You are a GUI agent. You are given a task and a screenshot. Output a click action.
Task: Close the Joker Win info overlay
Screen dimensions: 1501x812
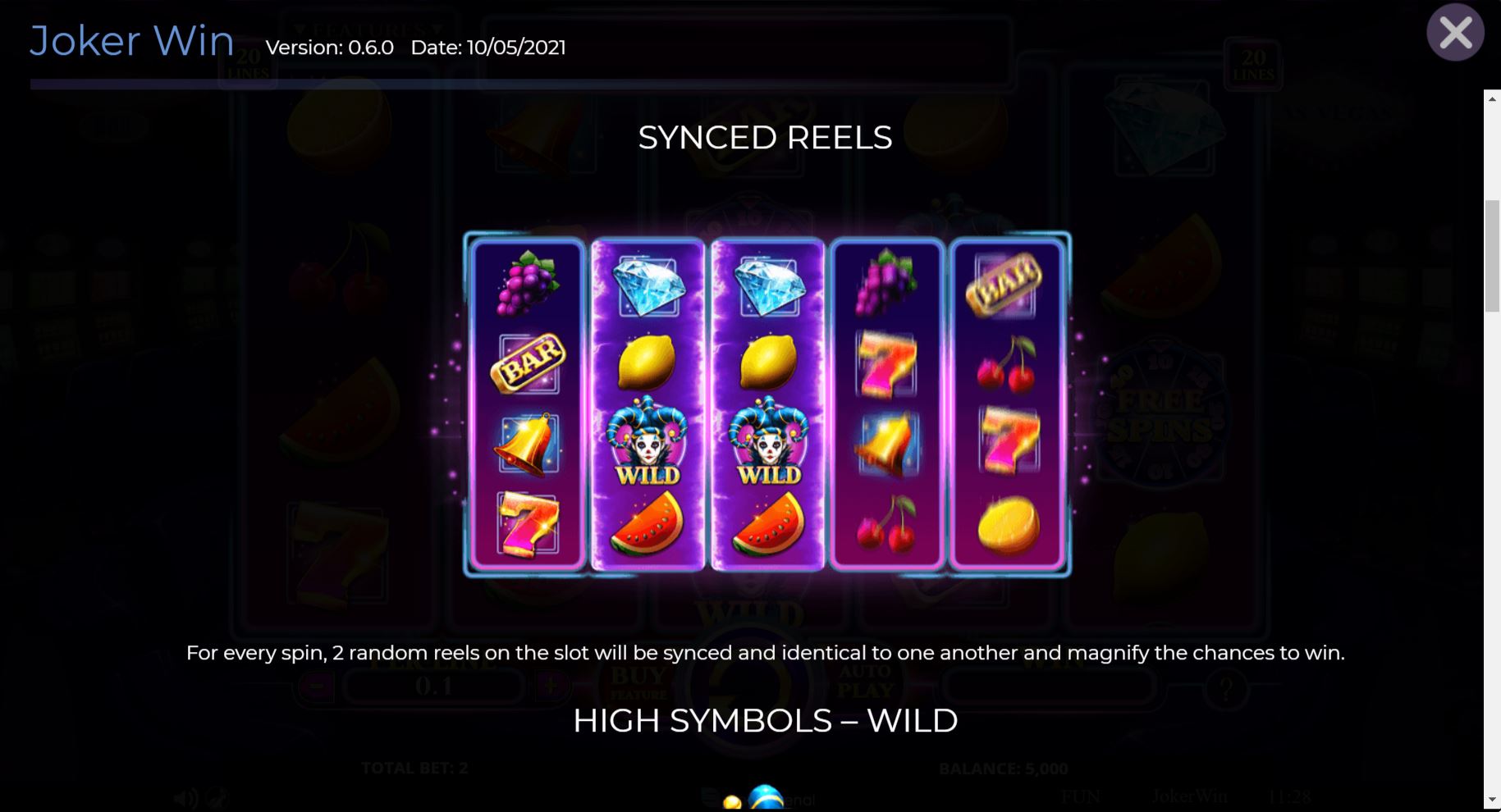(x=1457, y=32)
